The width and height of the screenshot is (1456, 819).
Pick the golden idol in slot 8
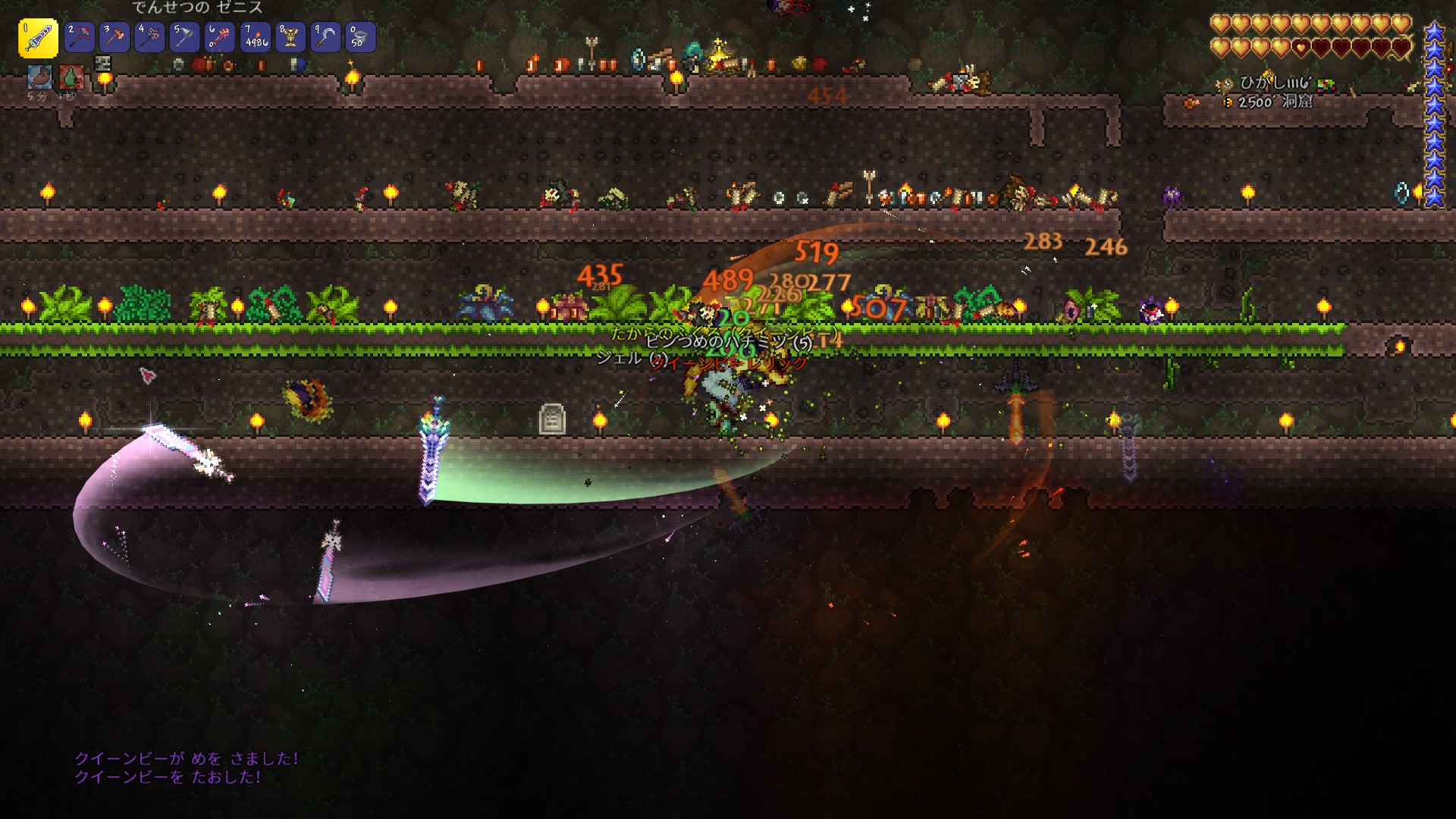[x=290, y=37]
